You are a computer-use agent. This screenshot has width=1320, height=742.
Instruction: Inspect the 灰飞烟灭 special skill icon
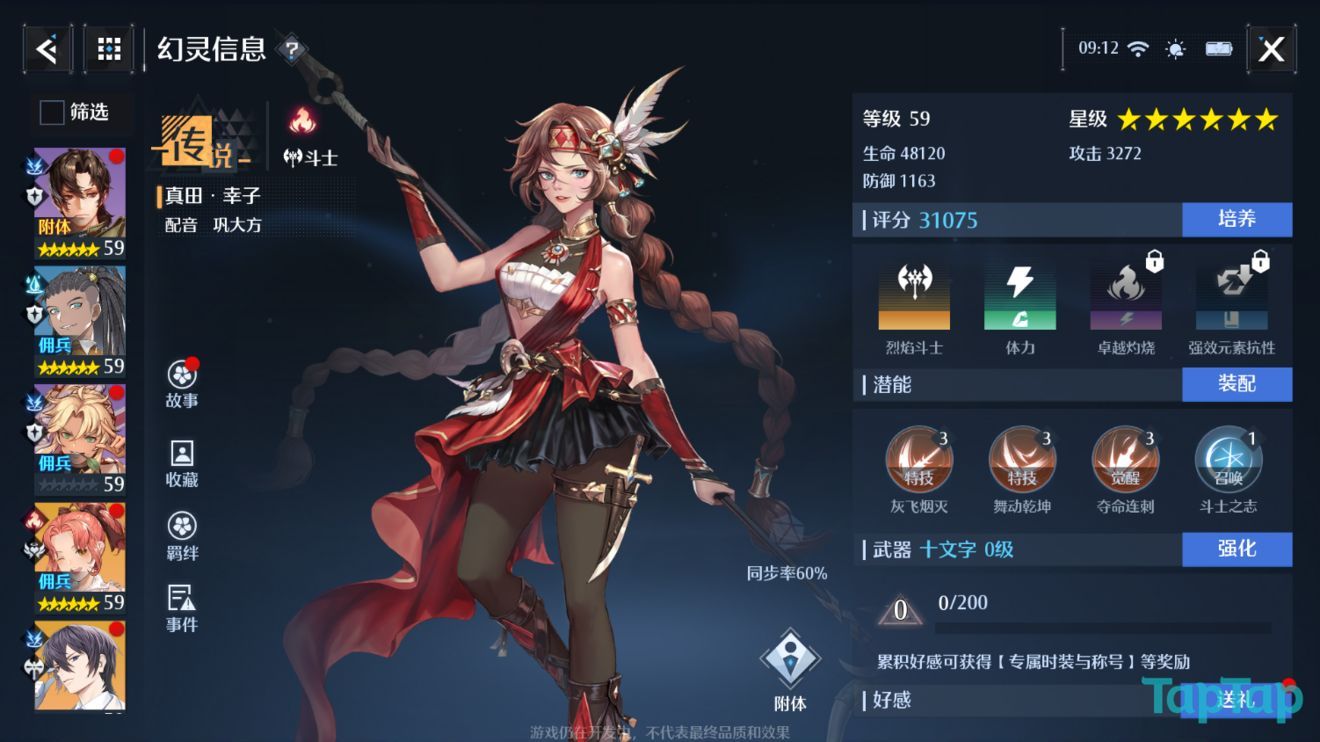[x=920, y=458]
